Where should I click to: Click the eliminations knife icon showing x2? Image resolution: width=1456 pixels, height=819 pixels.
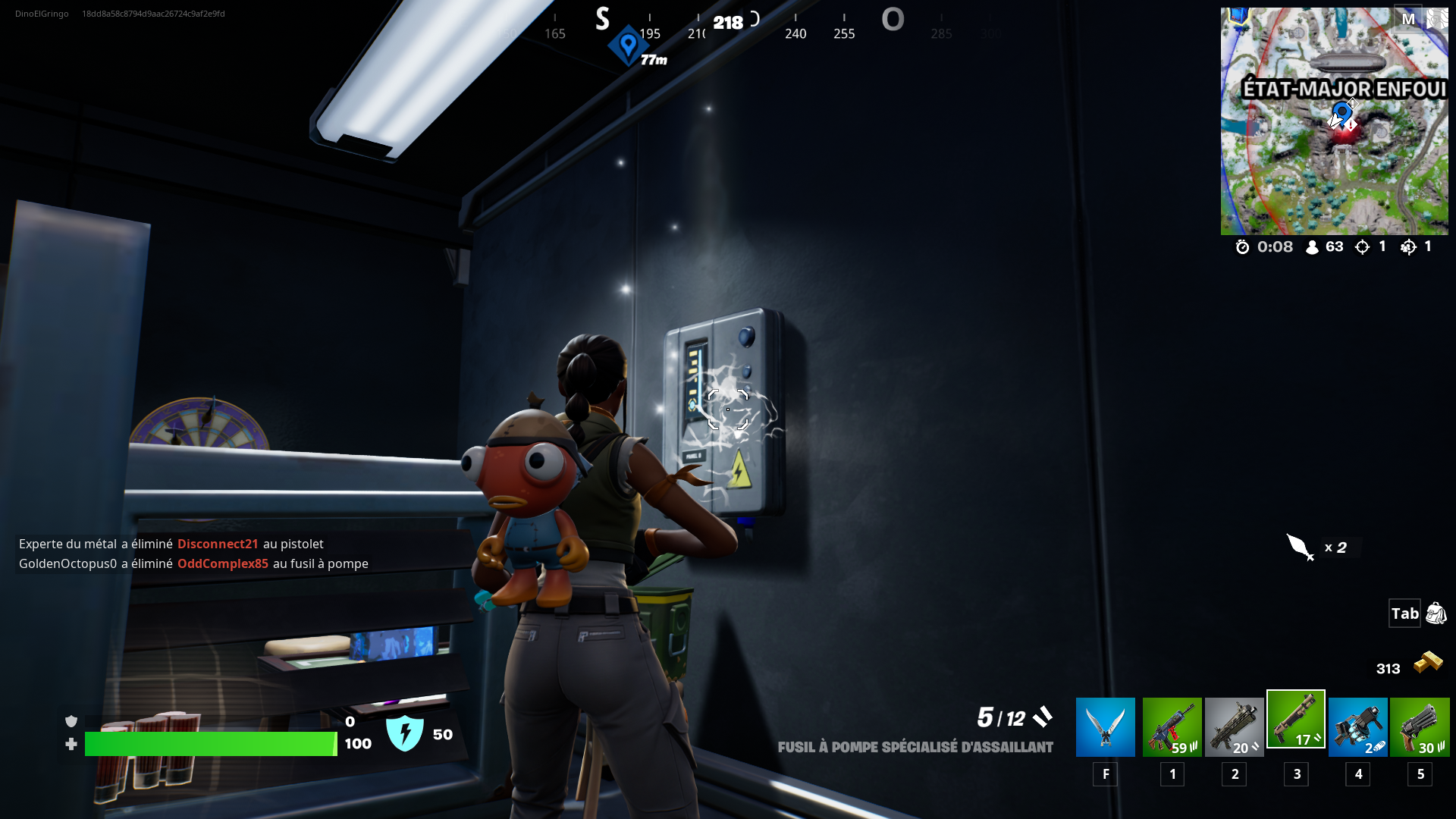point(1298,548)
